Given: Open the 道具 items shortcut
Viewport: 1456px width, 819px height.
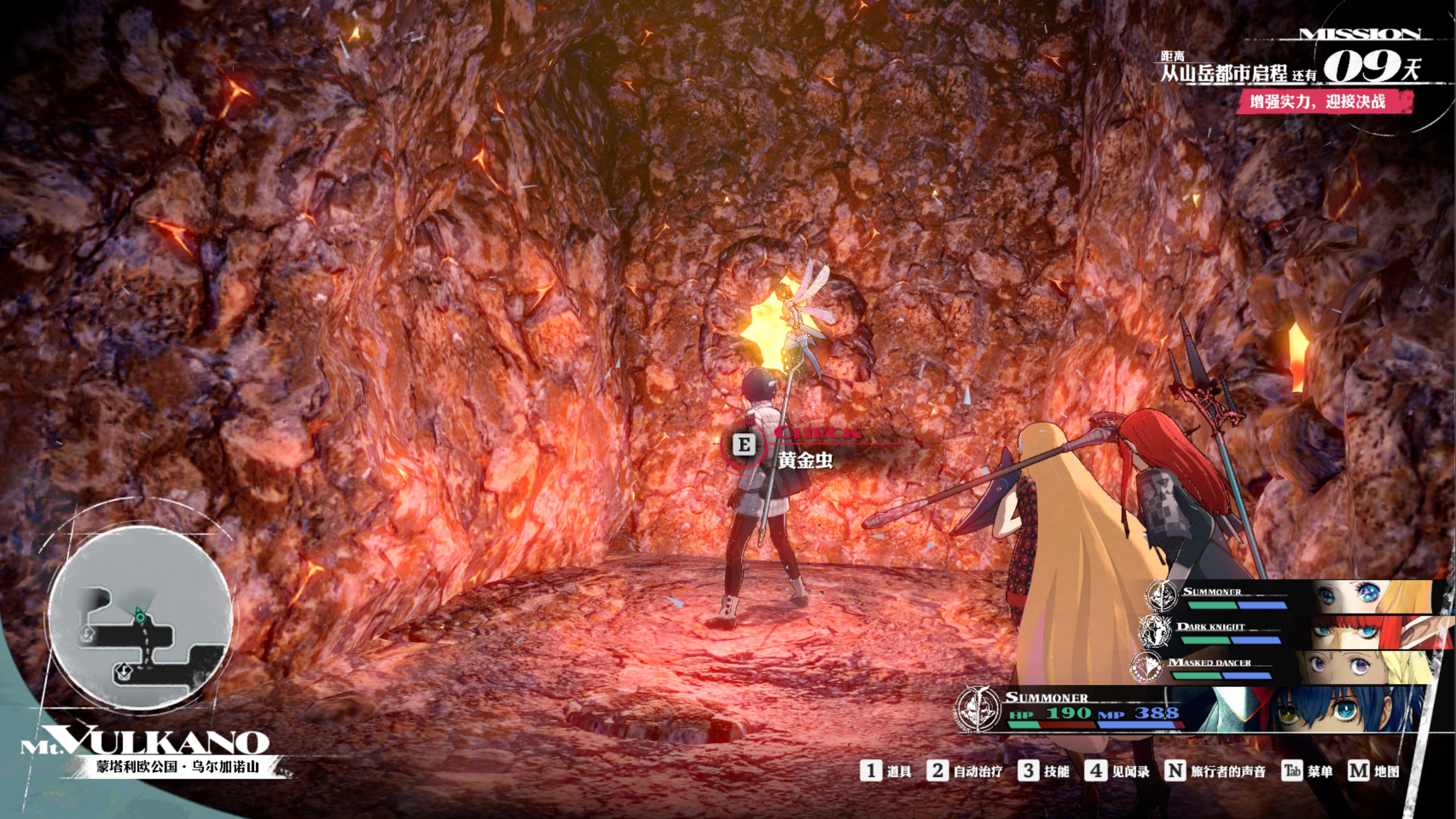Looking at the screenshot, I should pos(886,772).
